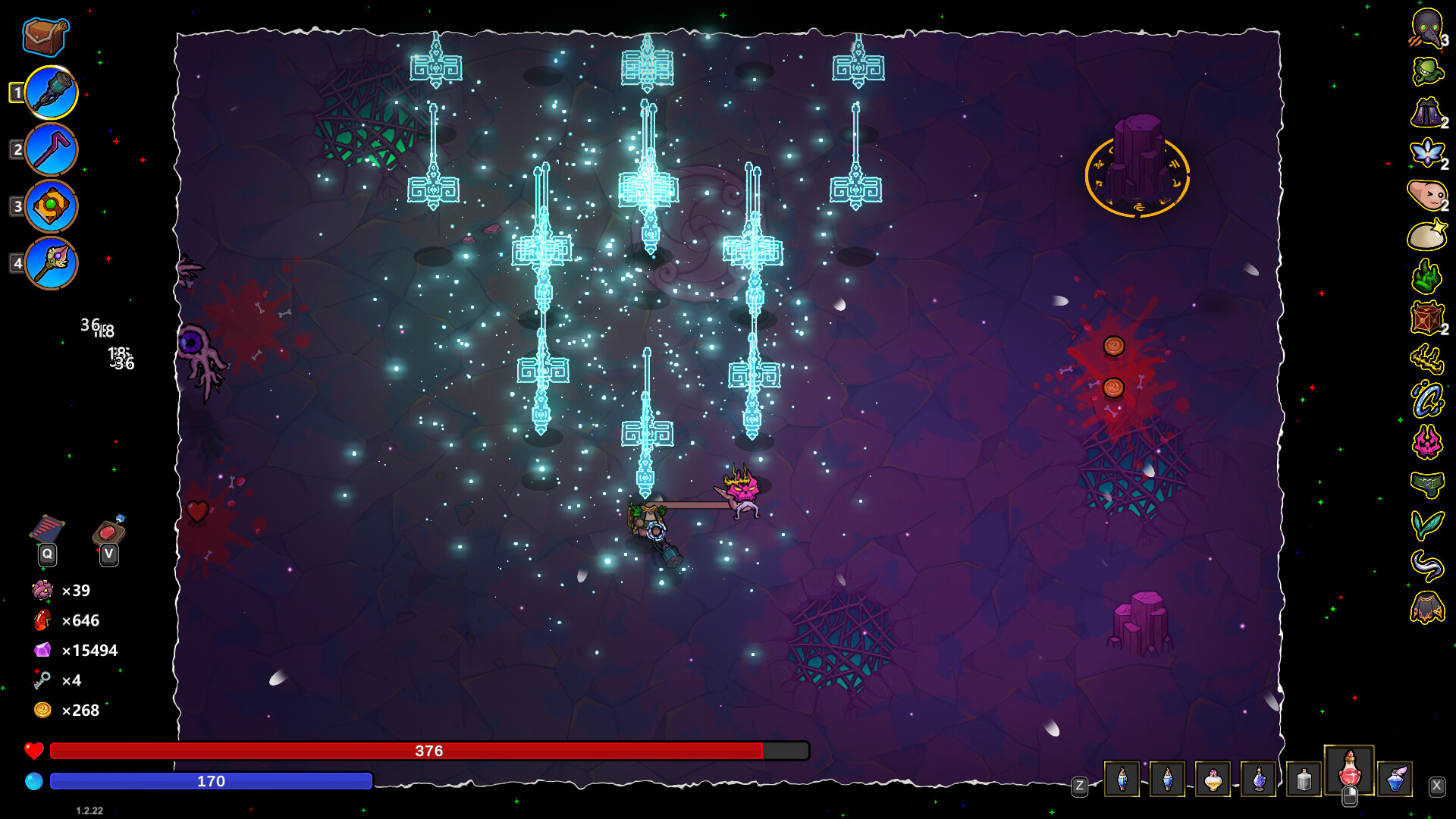Select the gray empty bottle slot

click(1304, 779)
